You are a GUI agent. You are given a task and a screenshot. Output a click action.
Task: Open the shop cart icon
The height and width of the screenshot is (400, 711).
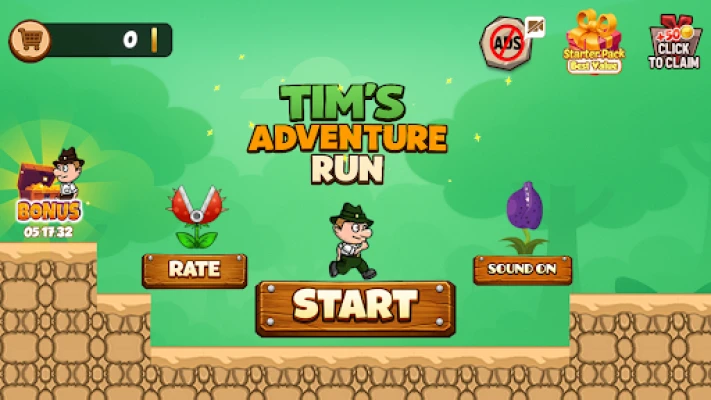28,40
